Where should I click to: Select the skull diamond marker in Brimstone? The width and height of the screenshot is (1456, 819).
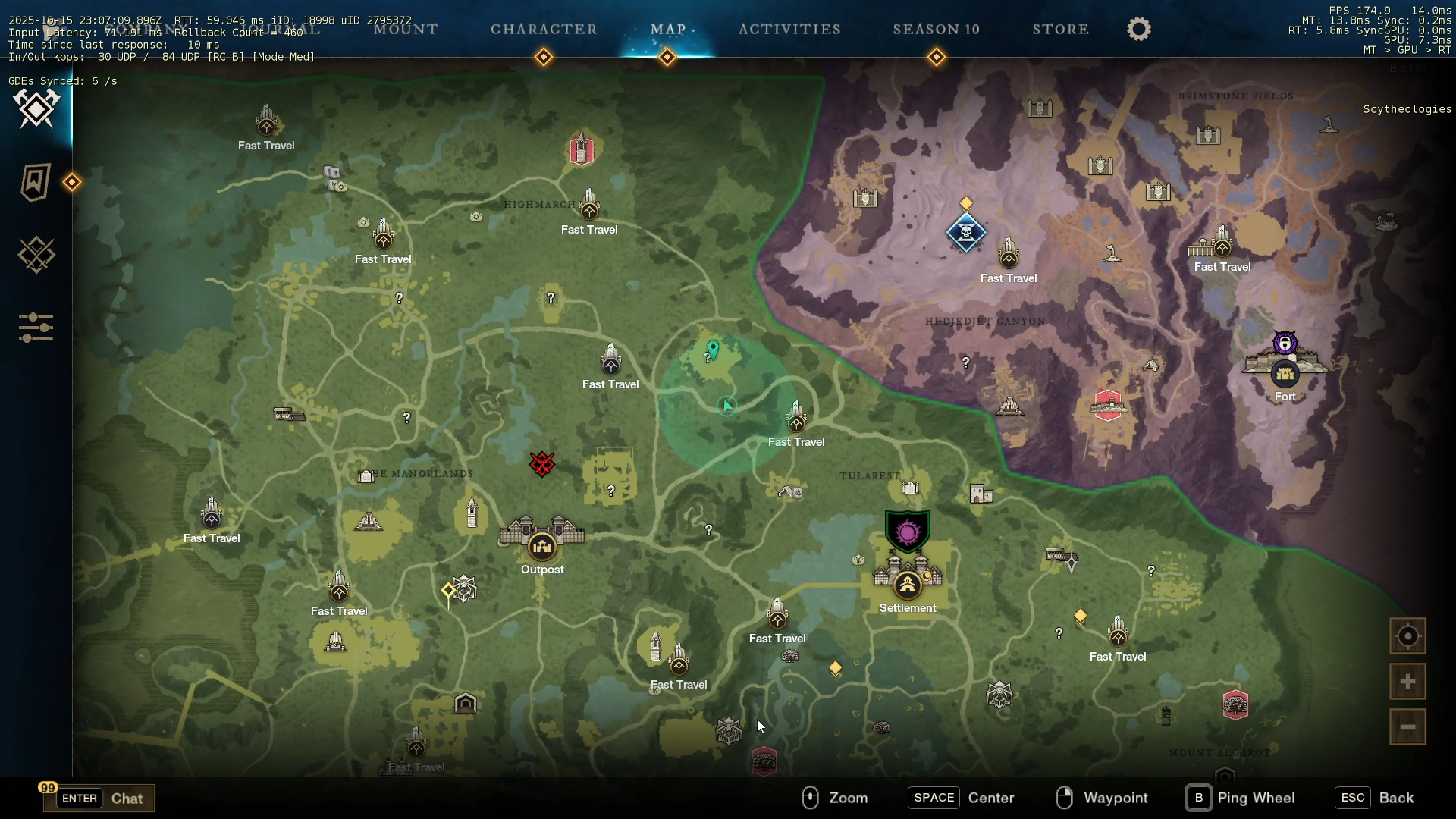966,232
